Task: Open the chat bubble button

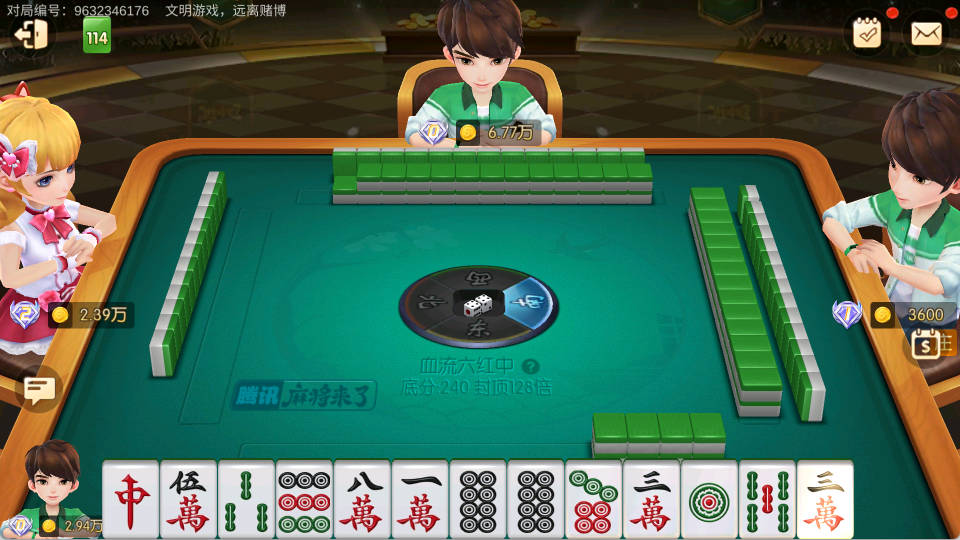Action: tap(39, 388)
